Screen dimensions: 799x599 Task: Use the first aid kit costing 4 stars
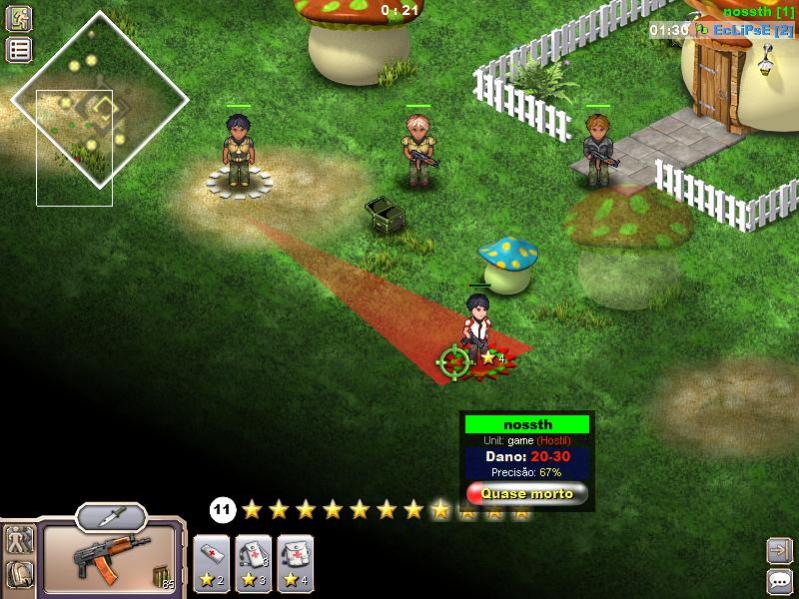pos(295,564)
